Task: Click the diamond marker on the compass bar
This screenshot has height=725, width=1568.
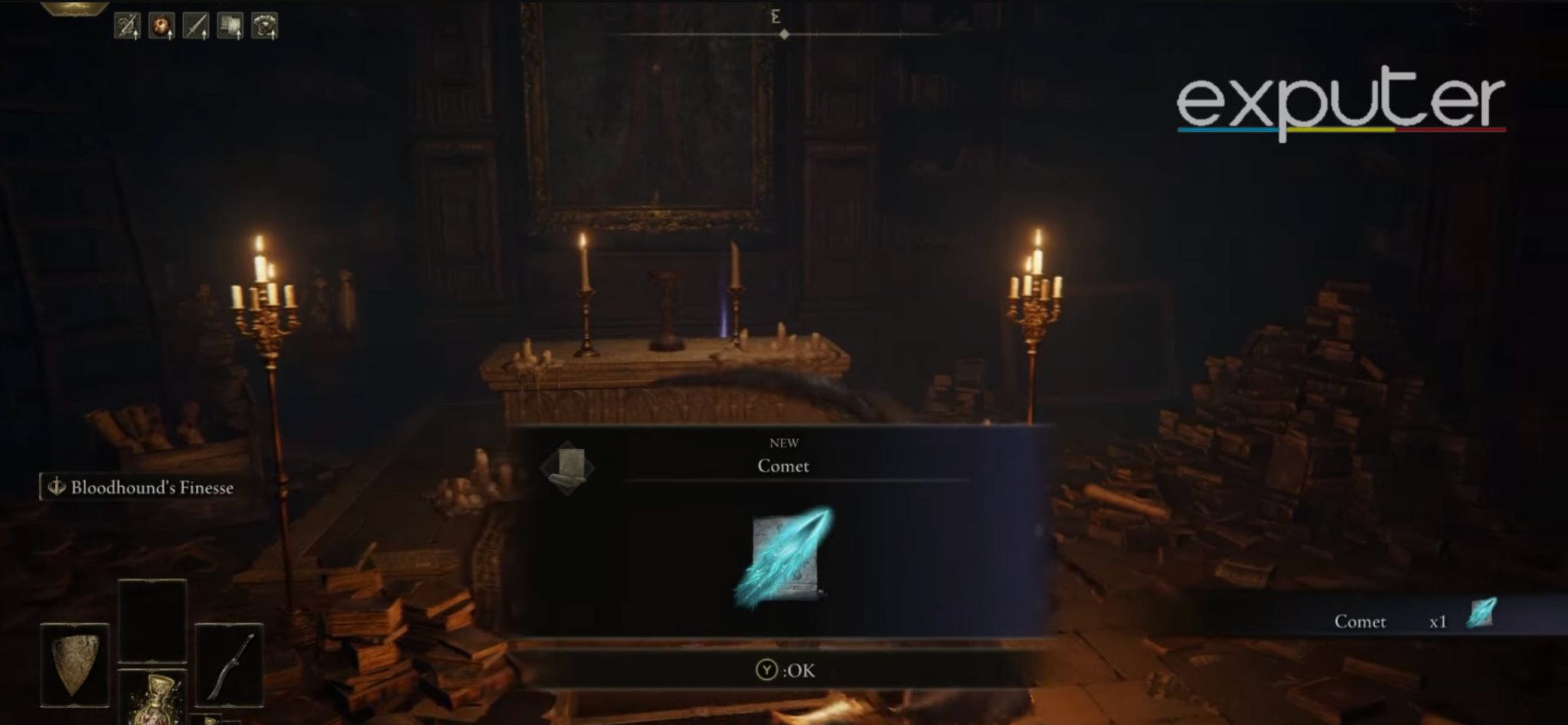Action: pos(784,33)
